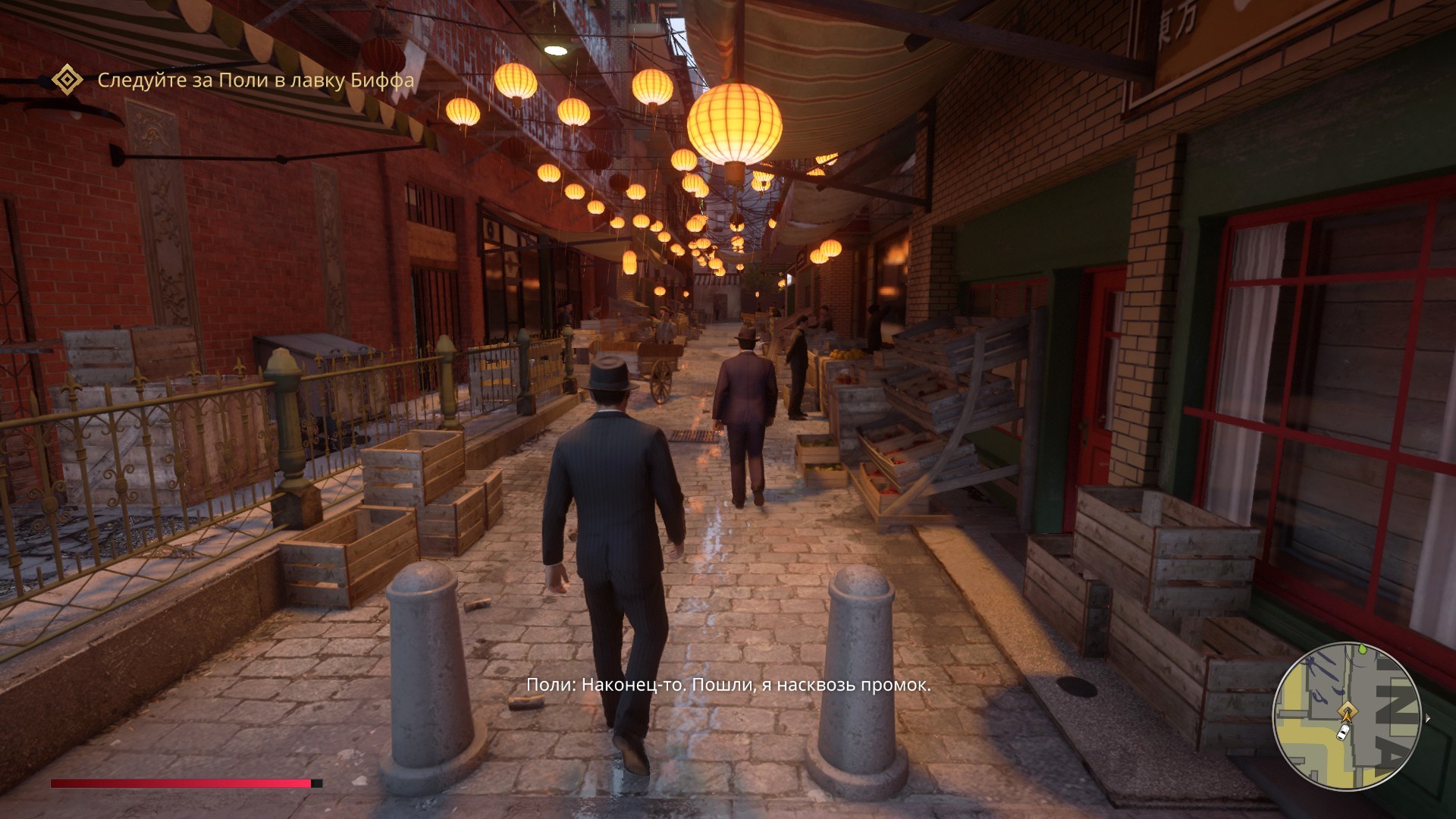This screenshot has height=819, width=1456.
Task: Select the diamond objective marker icon
Action: 67,80
